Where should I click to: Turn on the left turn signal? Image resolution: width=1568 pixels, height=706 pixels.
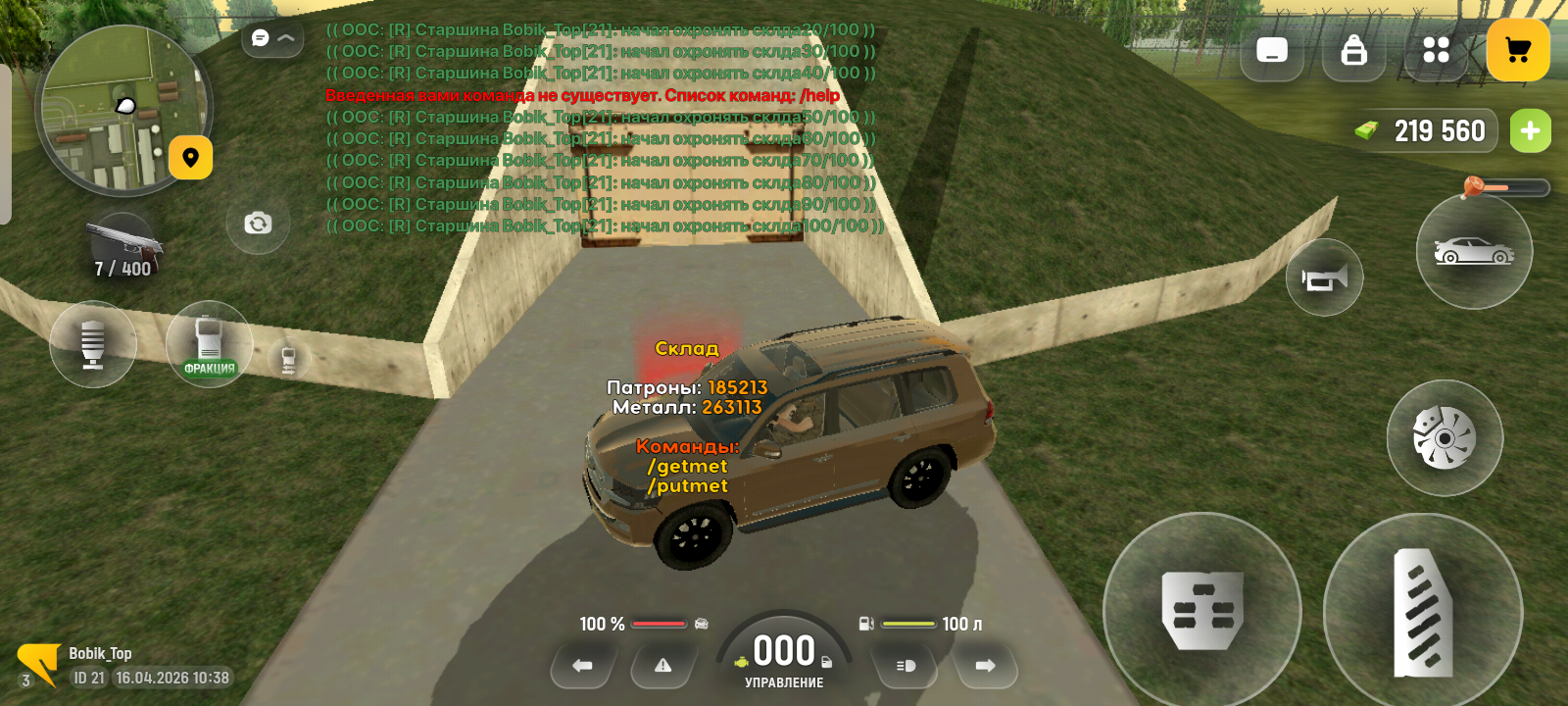pyautogui.click(x=583, y=666)
